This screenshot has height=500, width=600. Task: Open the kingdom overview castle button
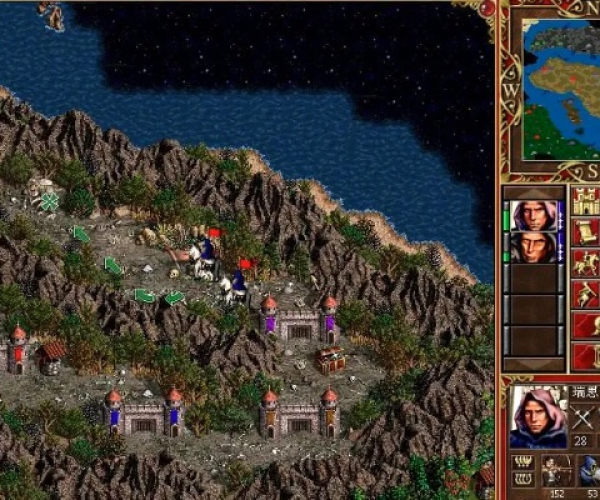584,201
